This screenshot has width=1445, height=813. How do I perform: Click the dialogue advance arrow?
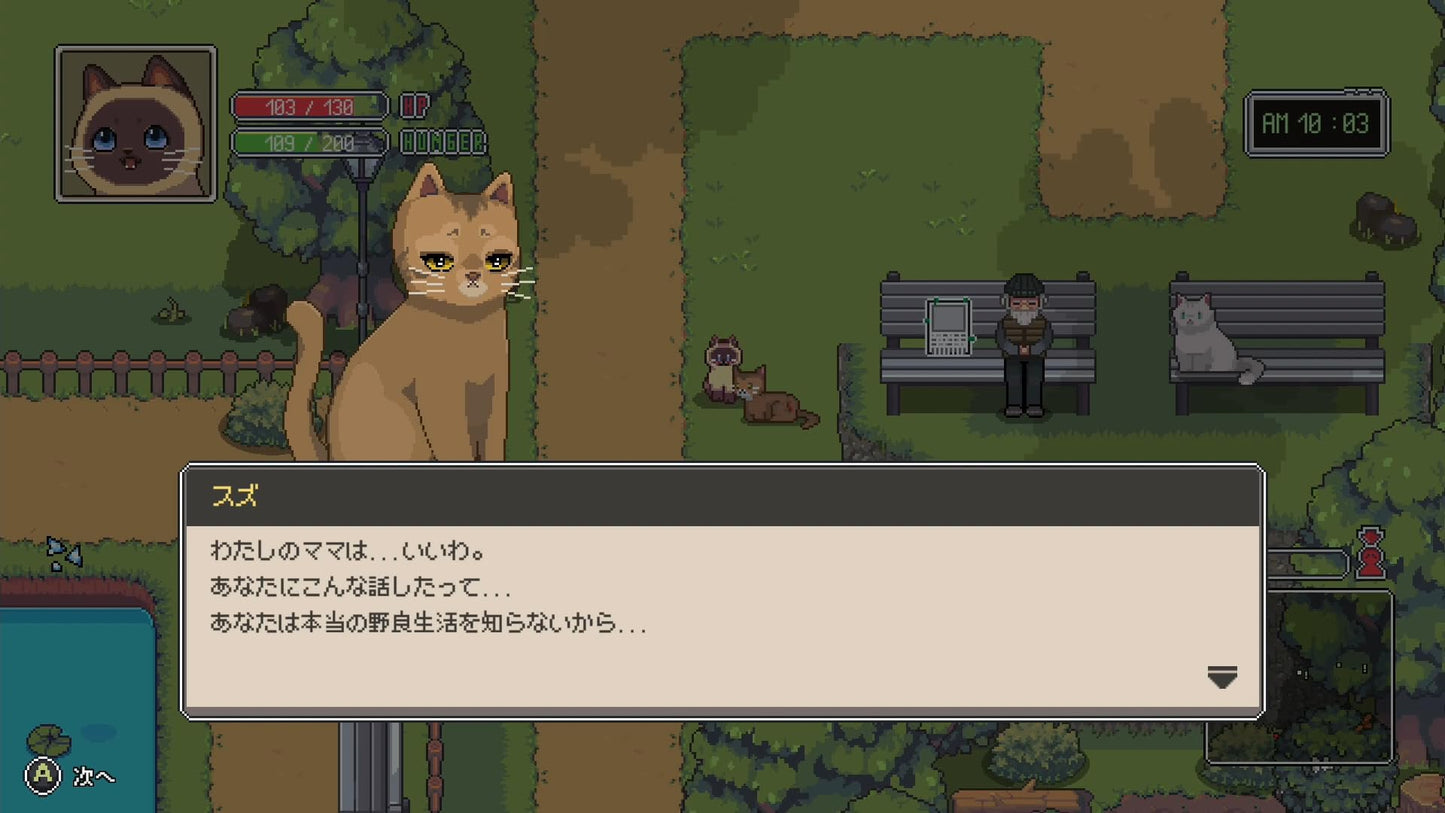click(x=1221, y=678)
